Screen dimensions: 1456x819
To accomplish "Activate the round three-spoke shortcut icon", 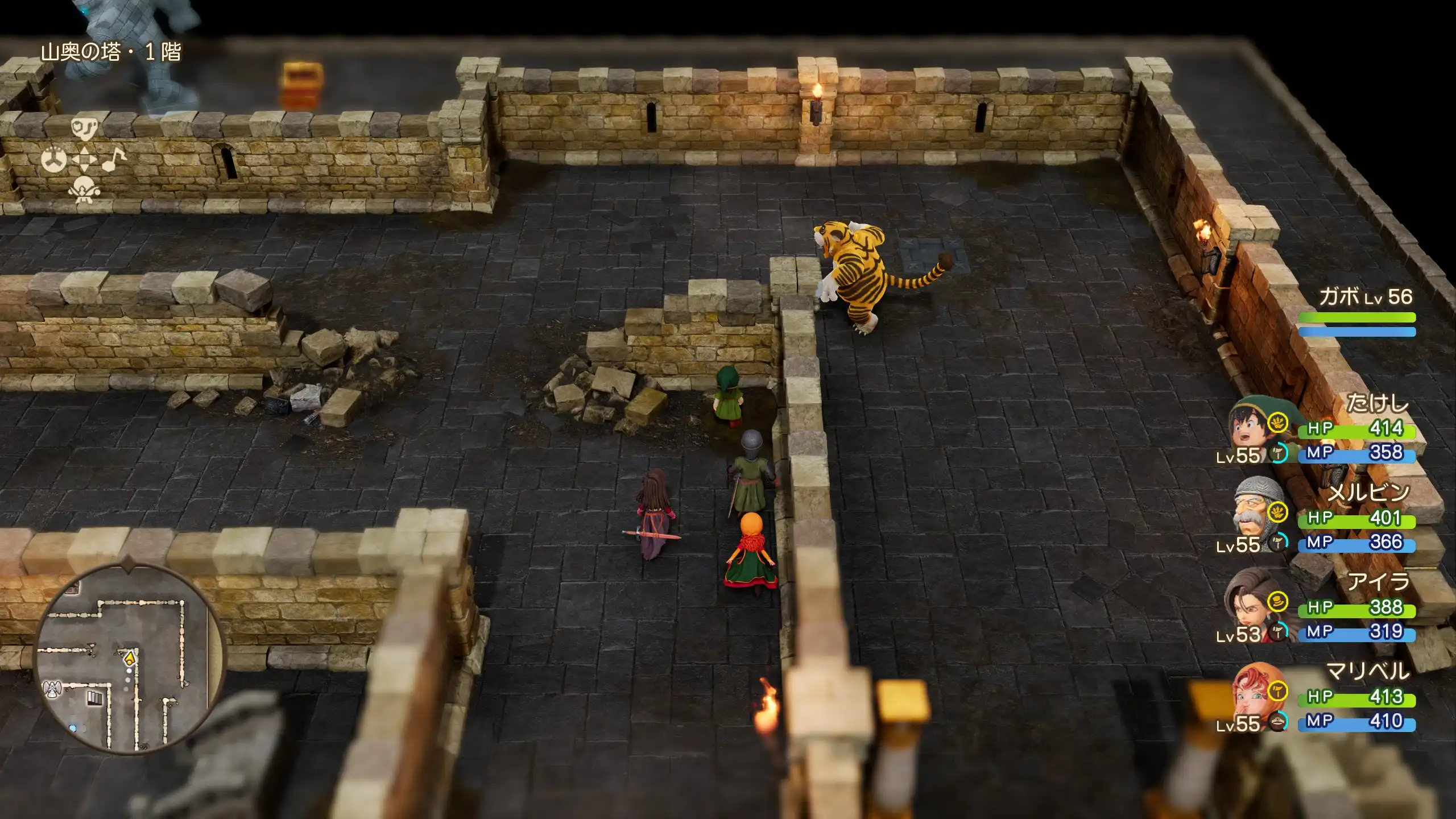I will (54, 160).
